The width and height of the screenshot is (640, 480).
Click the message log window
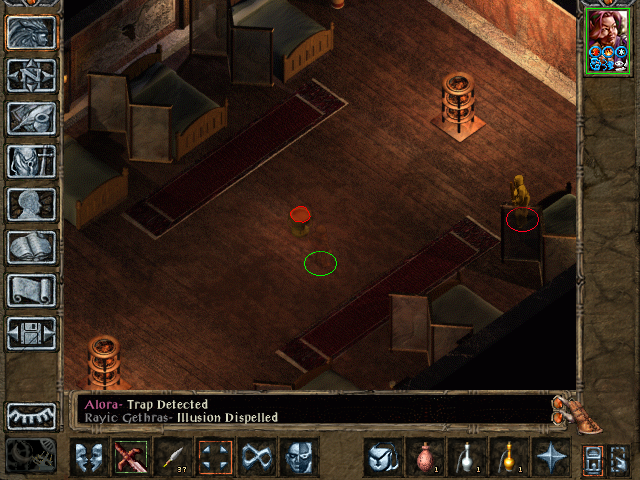(x=310, y=410)
